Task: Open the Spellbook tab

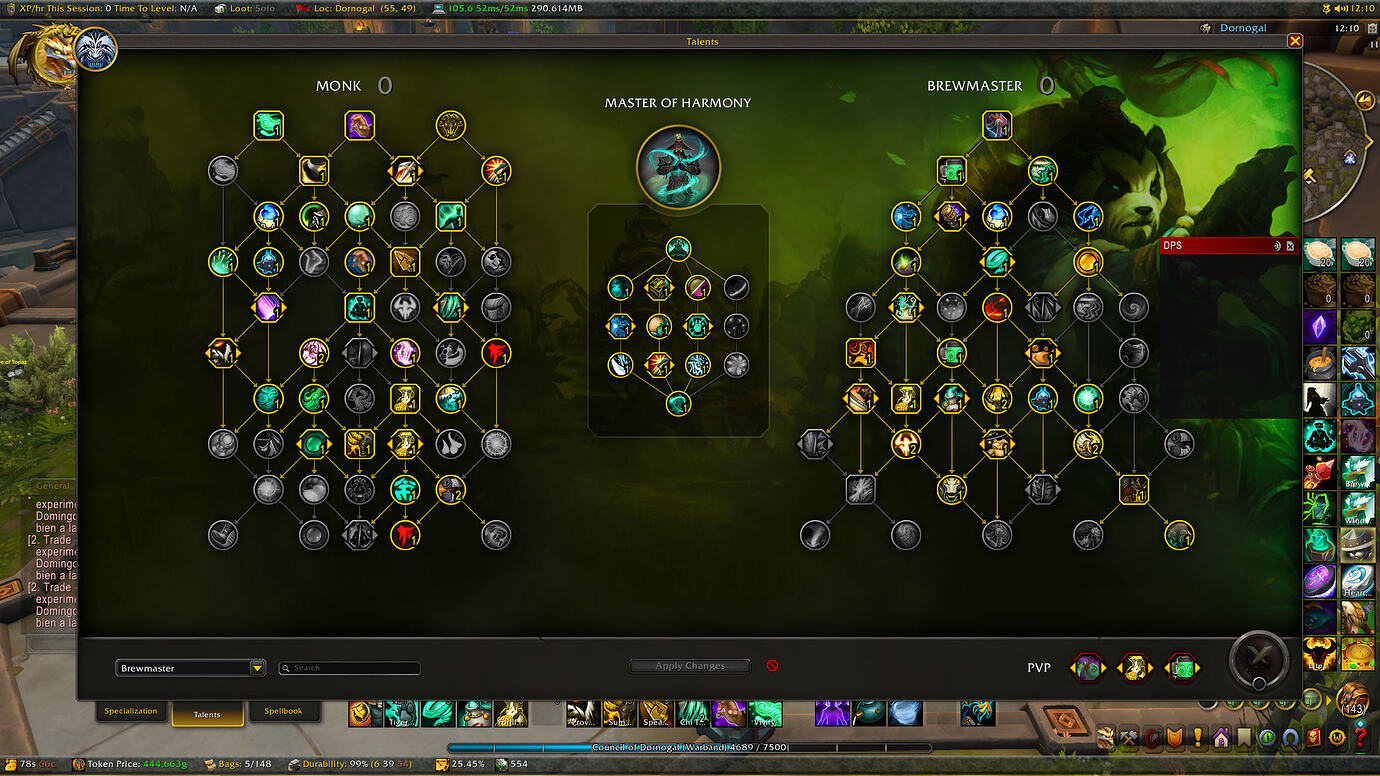Action: 285,711
